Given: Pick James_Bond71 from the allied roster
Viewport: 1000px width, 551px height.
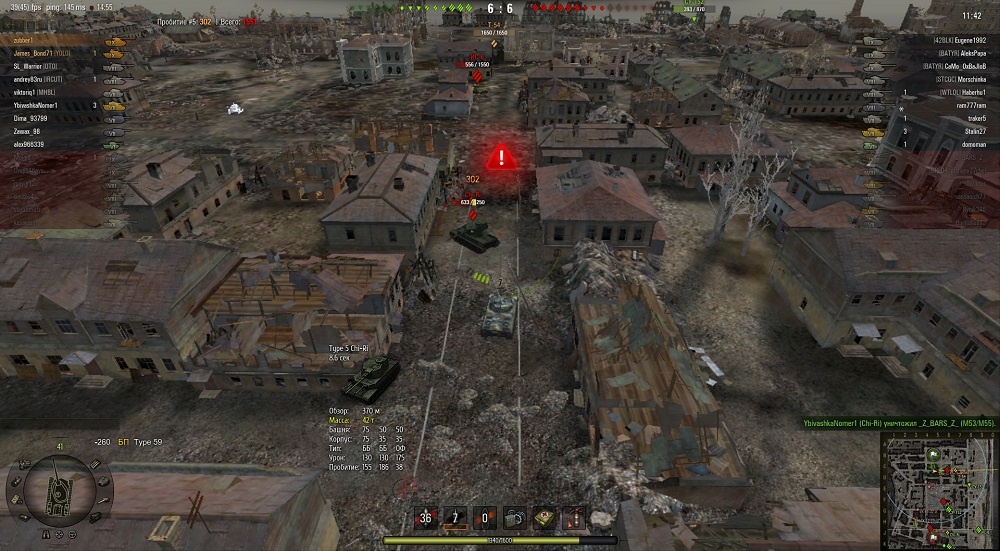Looking at the screenshot, I should tap(42, 53).
